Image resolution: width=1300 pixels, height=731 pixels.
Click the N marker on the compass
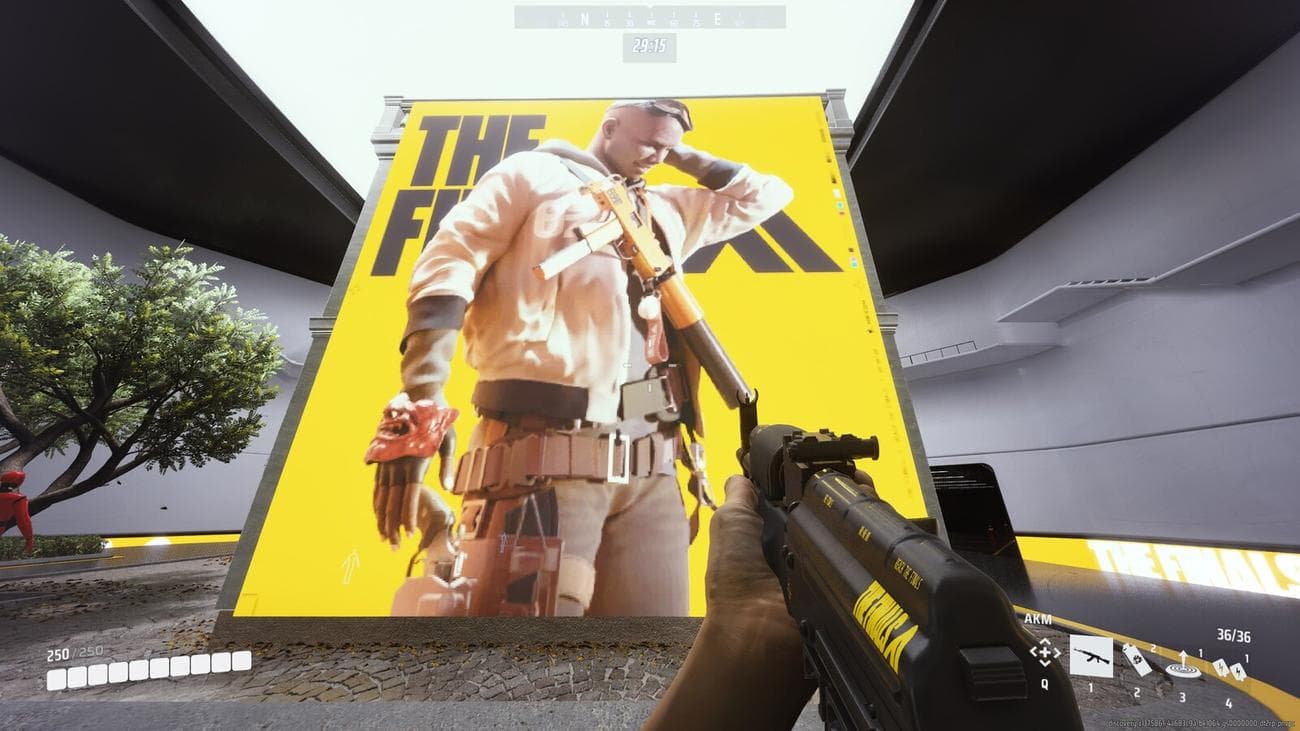(x=584, y=19)
